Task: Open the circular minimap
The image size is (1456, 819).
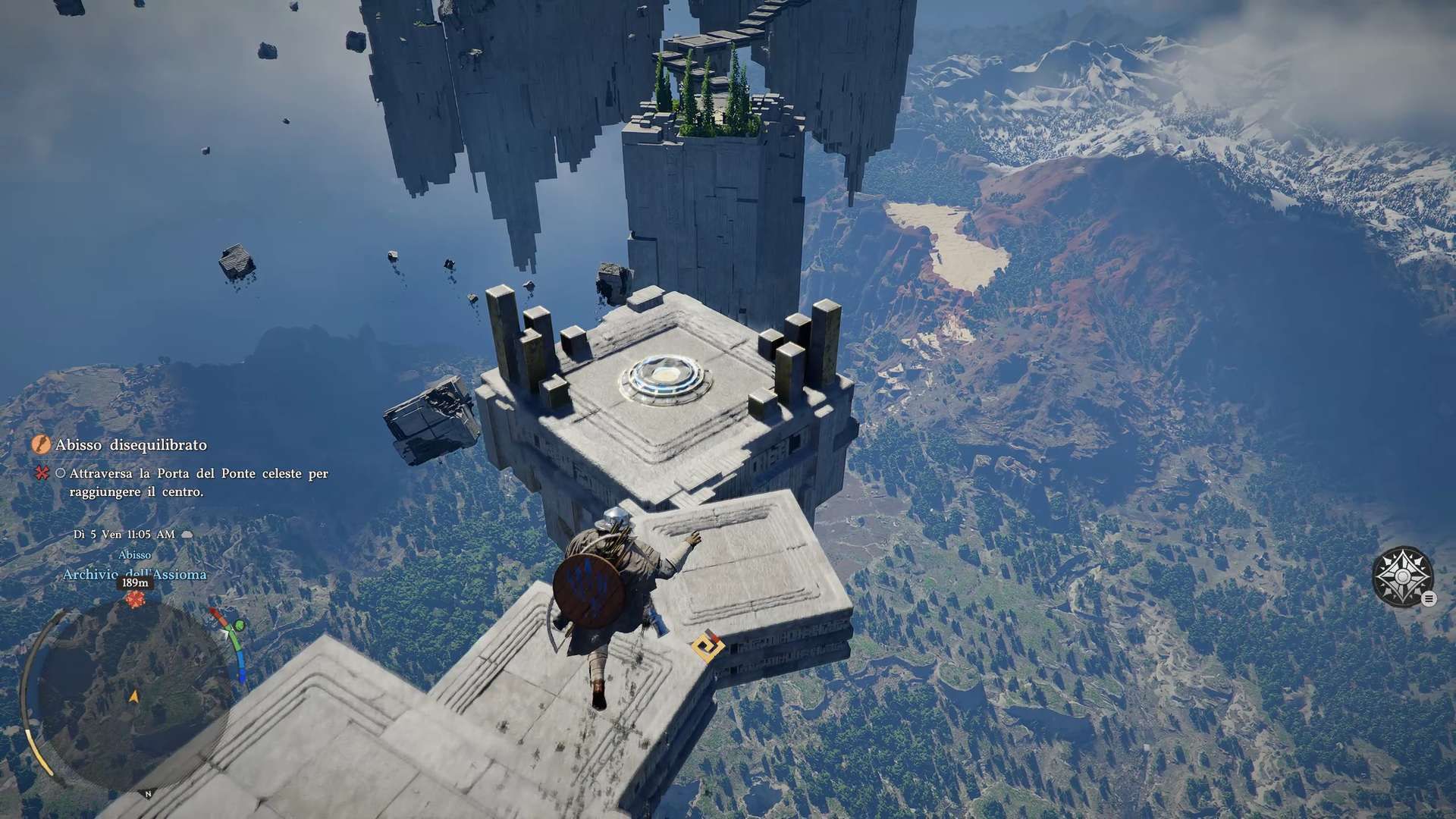Action: click(133, 694)
